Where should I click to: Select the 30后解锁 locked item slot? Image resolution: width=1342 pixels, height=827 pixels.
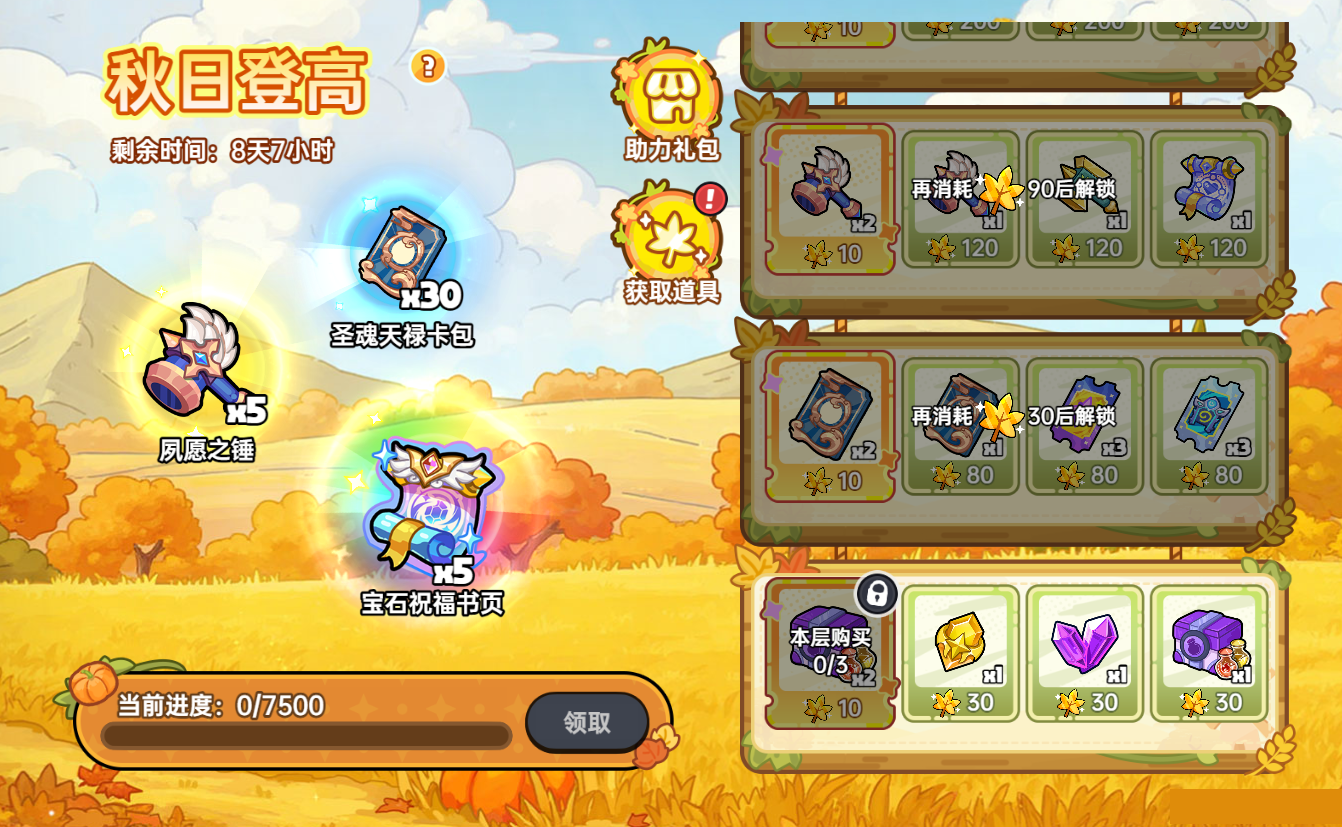(1086, 425)
